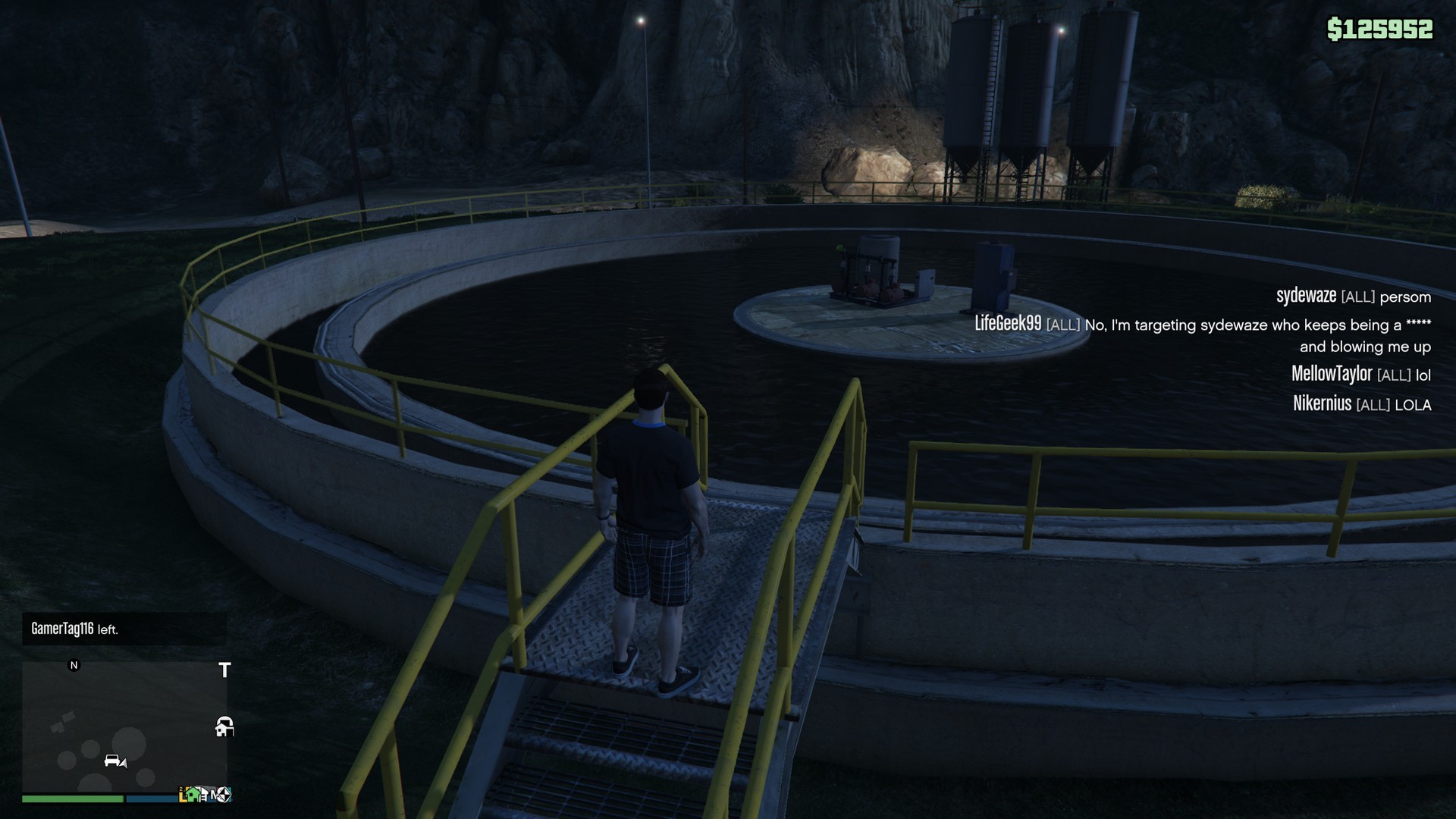Click the yellow level rank indicator below the minimap
Image resolution: width=1456 pixels, height=819 pixels.
(184, 794)
